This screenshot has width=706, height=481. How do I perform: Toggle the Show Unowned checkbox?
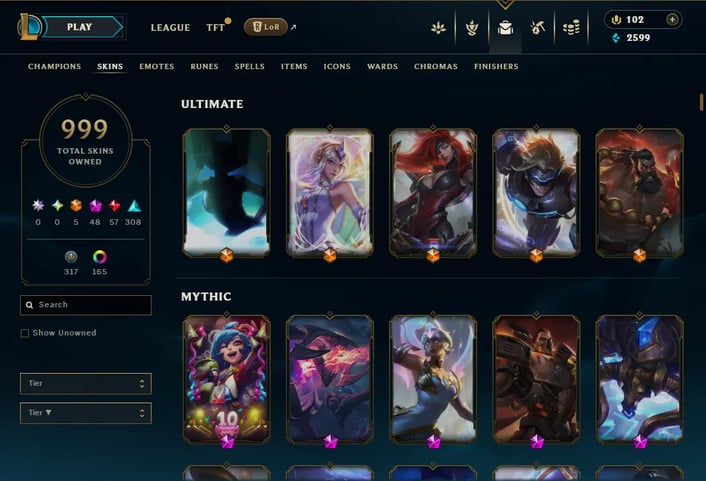click(x=25, y=333)
